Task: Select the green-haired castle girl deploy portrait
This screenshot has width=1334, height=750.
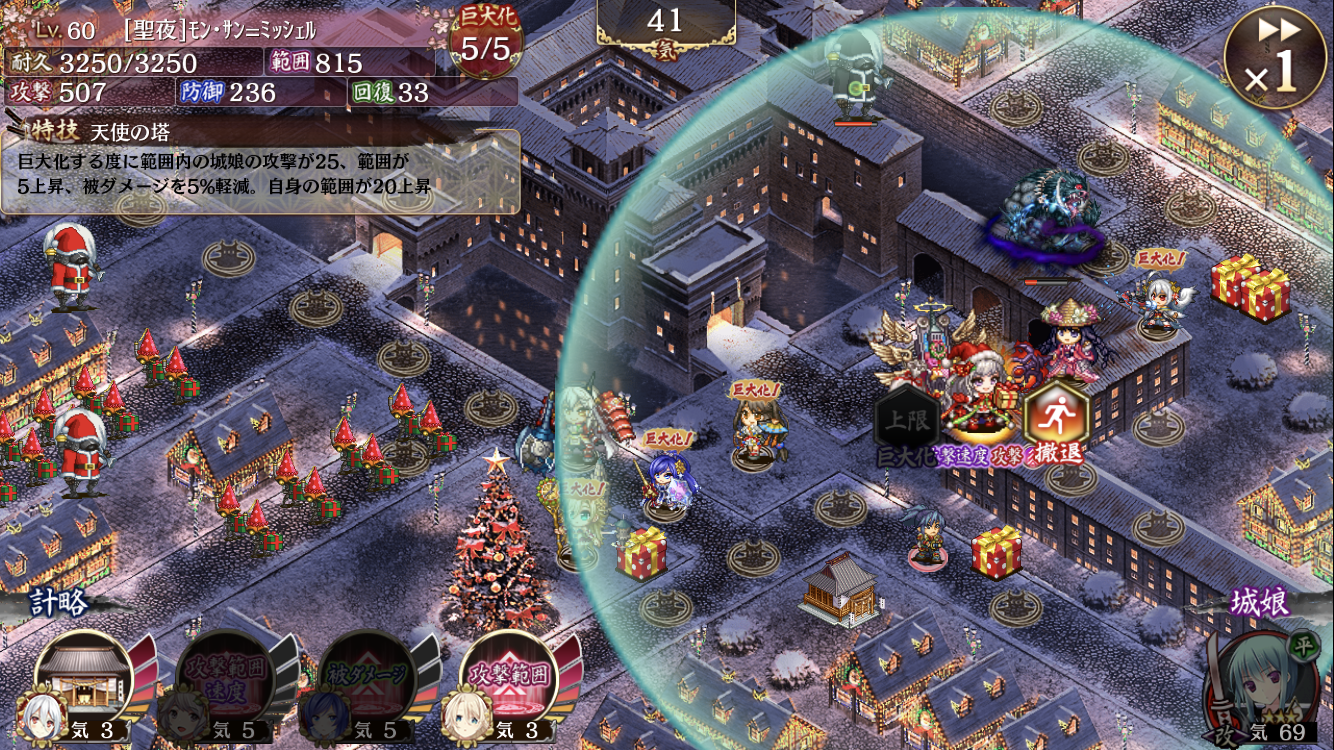Action: pos(1262,683)
